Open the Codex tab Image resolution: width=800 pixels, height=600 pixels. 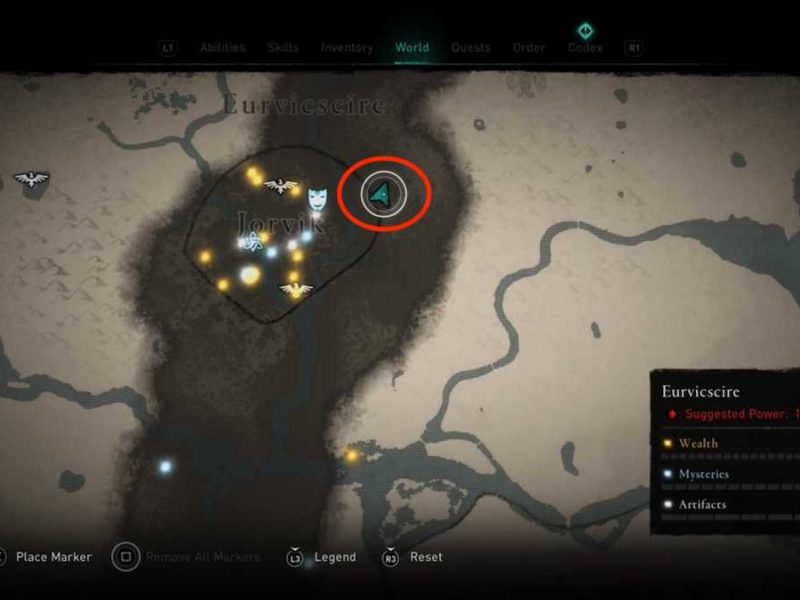click(585, 47)
